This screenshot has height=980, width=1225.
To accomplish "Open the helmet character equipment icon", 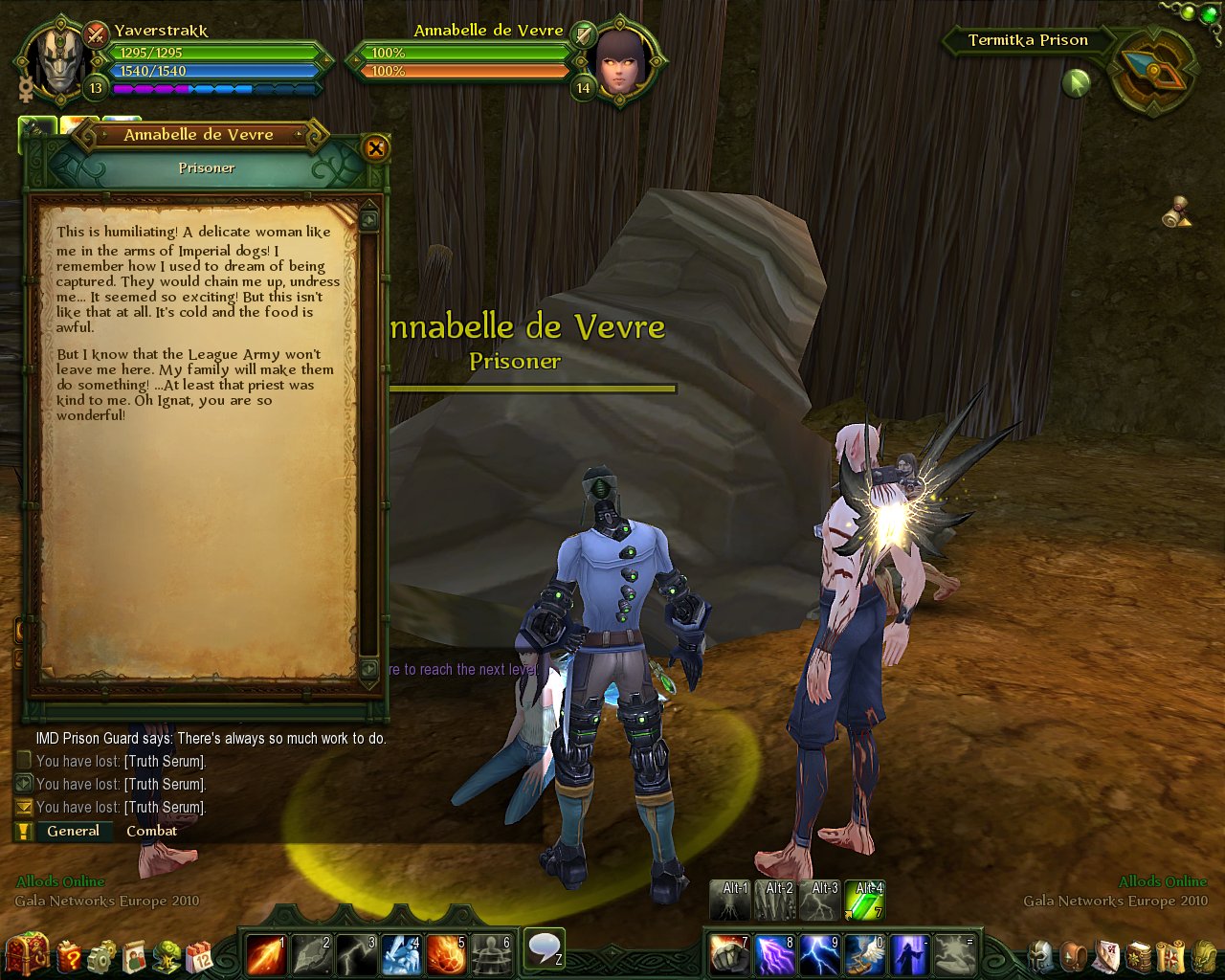I will (x=1041, y=954).
